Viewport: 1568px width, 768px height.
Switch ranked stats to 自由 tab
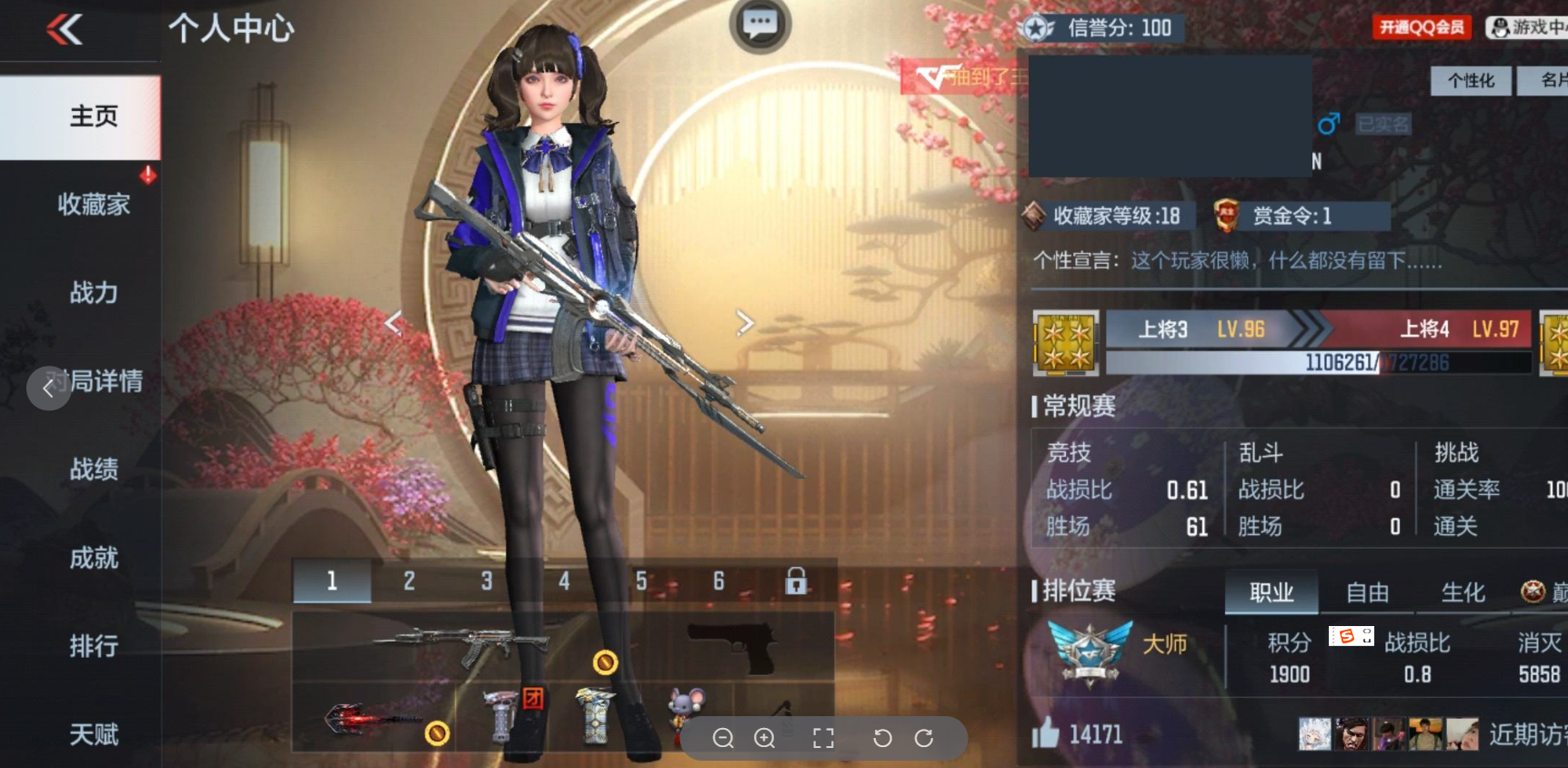(1367, 593)
